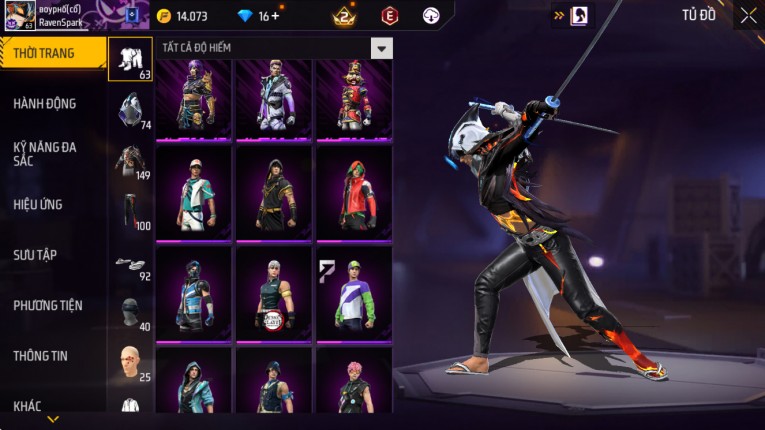Choose the white cap teal jacket outfit
This screenshot has height=430, width=765.
(194, 194)
